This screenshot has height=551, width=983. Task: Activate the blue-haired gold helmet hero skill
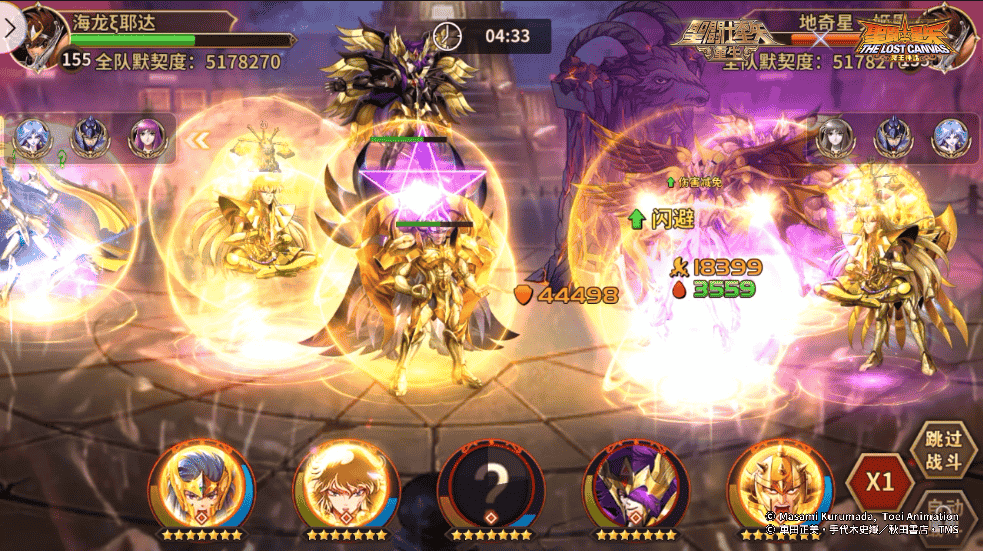tap(200, 486)
